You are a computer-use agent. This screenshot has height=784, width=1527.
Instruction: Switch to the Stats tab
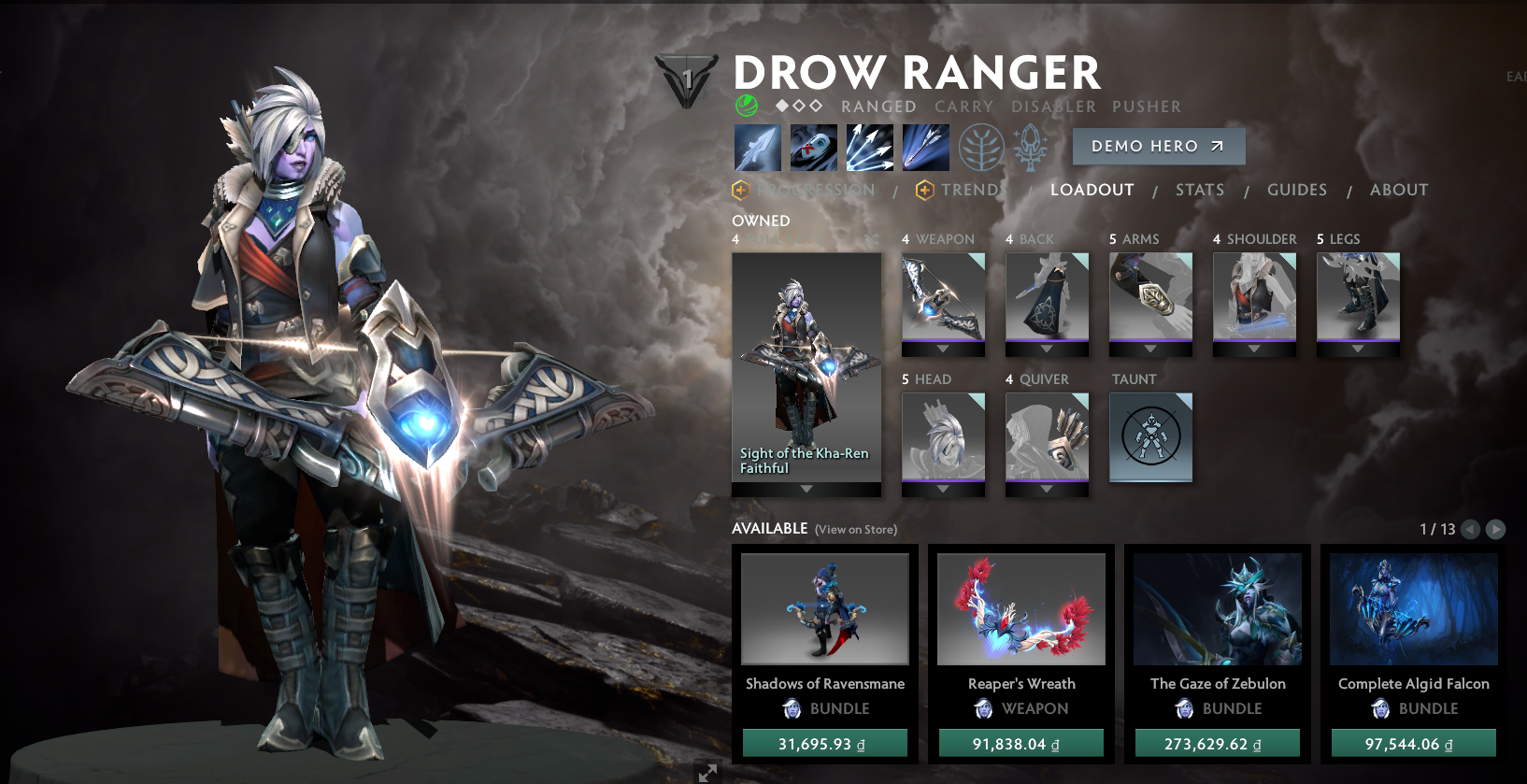pyautogui.click(x=1199, y=190)
